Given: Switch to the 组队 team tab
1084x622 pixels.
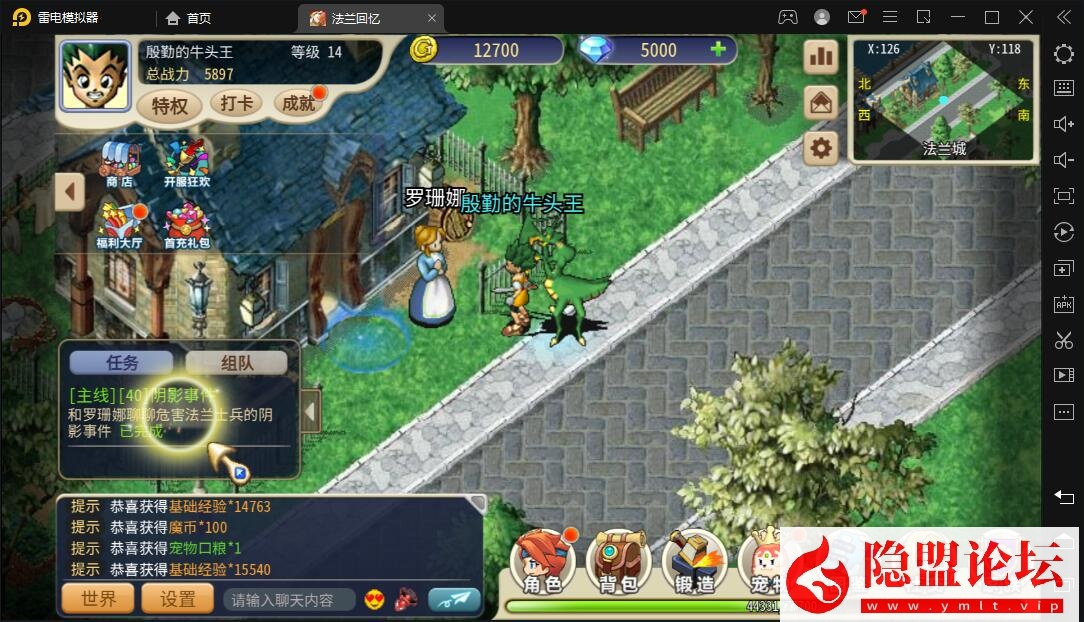Looking at the screenshot, I should (x=236, y=364).
